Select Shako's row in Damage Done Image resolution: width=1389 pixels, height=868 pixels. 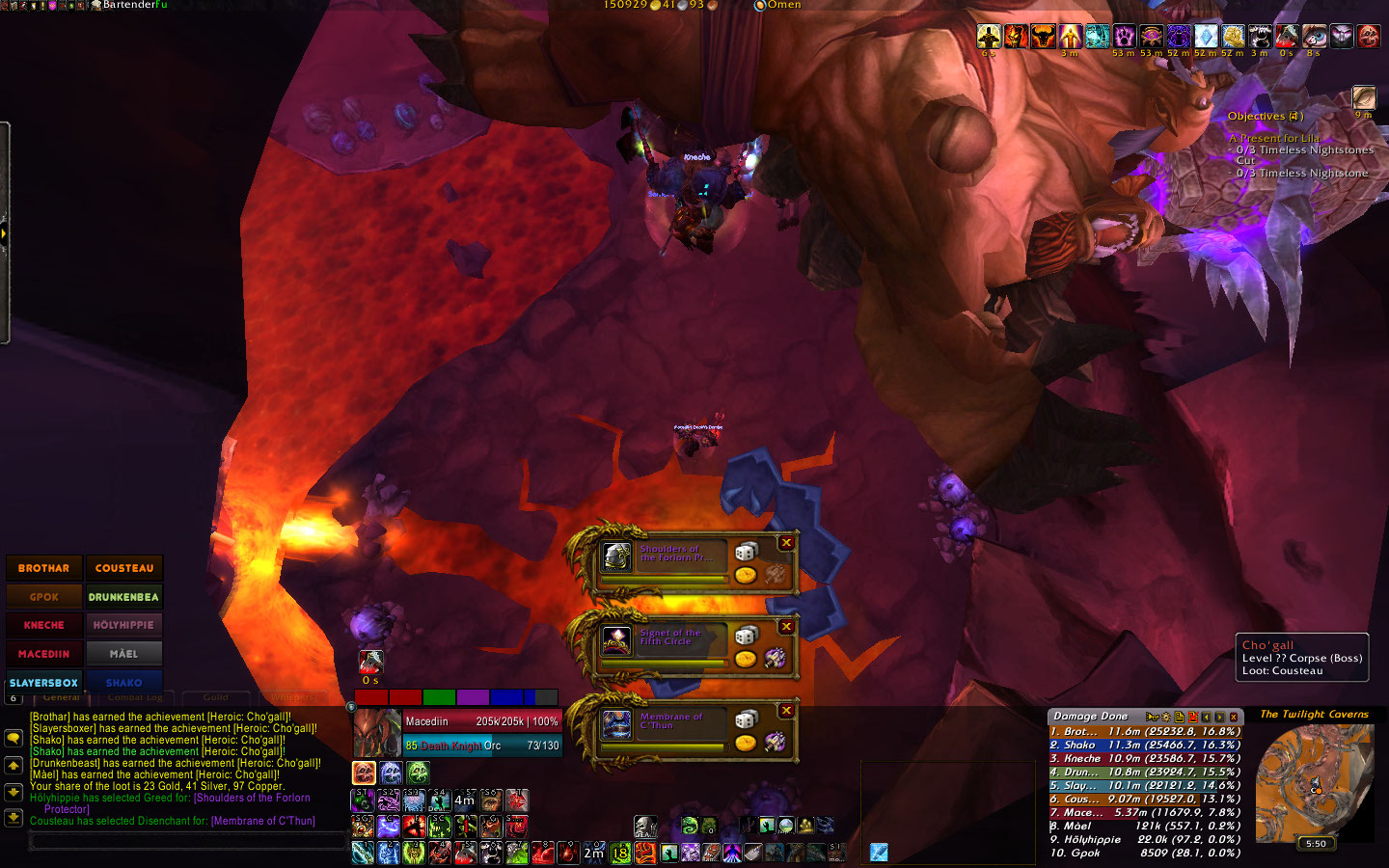coord(1144,745)
